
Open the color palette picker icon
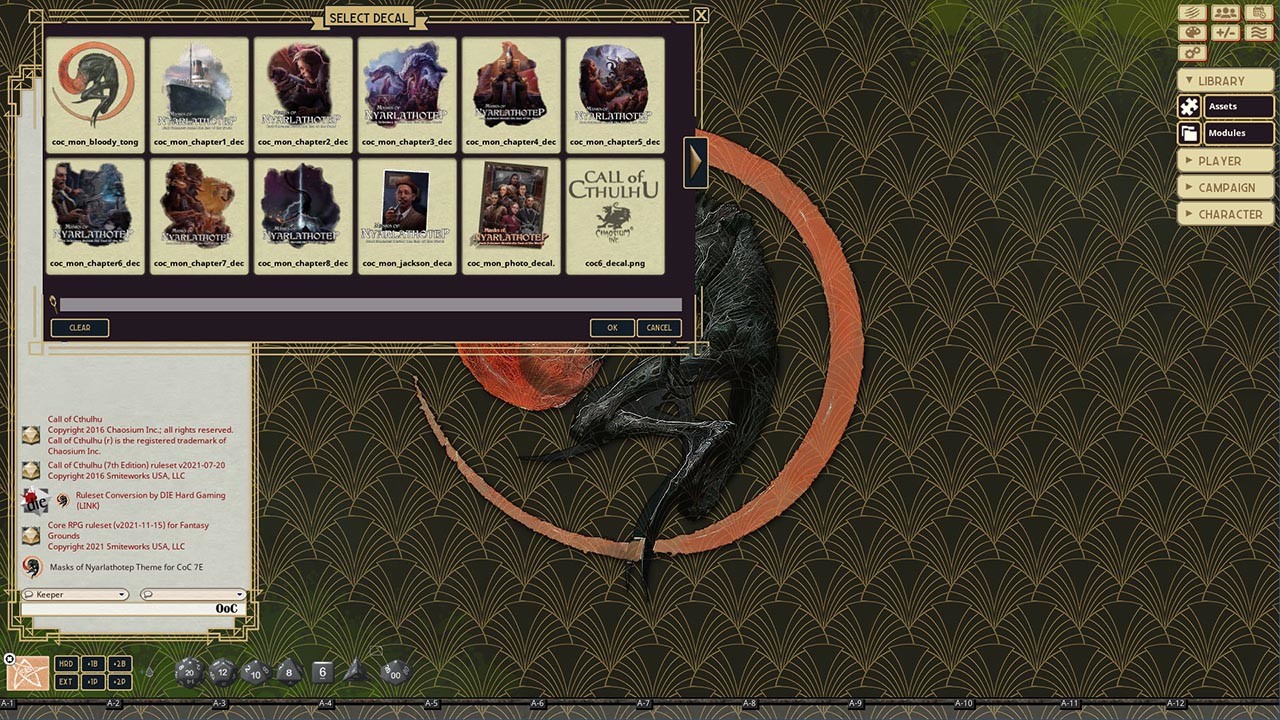[x=1192, y=33]
